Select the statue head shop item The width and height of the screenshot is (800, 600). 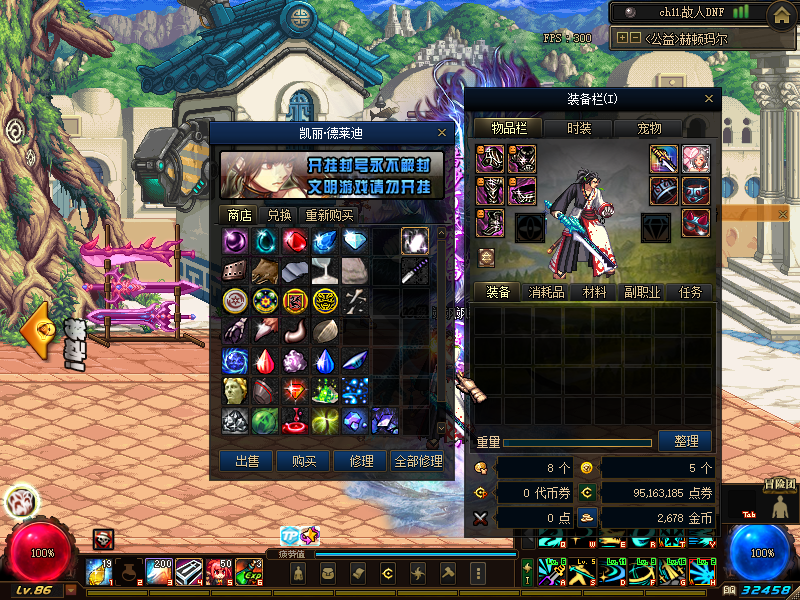pyautogui.click(x=234, y=391)
